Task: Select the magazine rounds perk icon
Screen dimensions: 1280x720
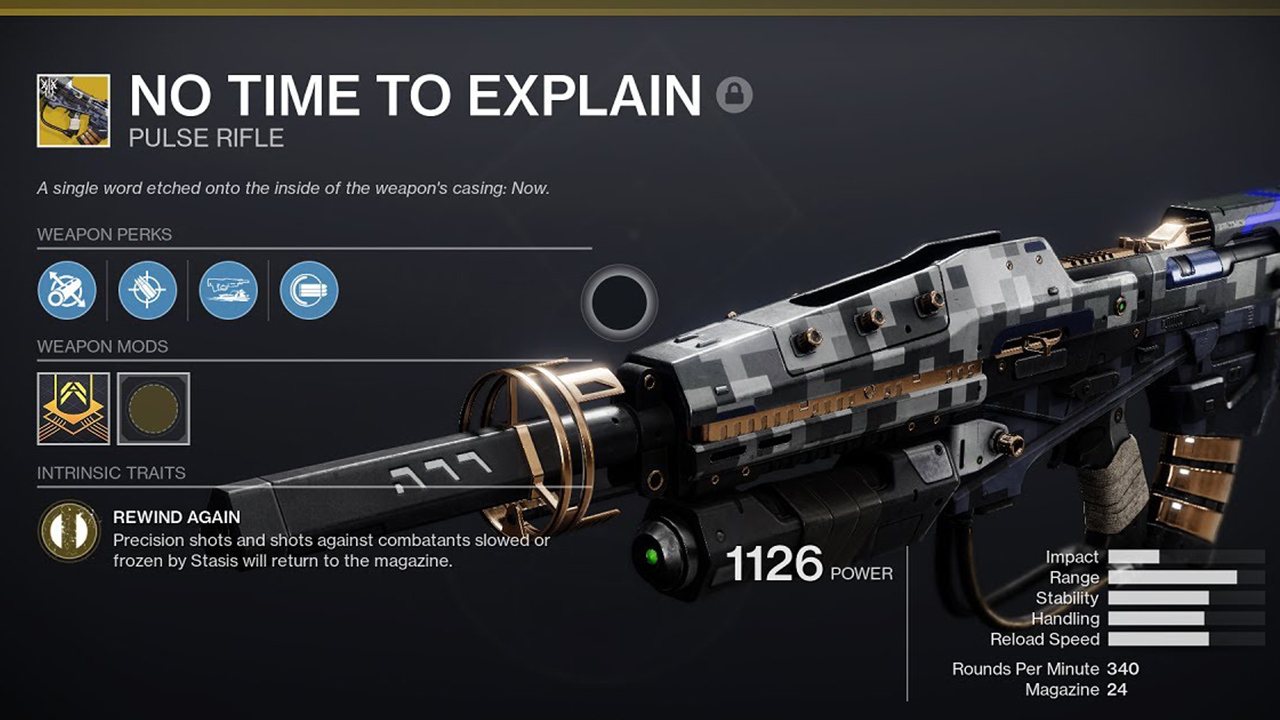Action: 148,291
